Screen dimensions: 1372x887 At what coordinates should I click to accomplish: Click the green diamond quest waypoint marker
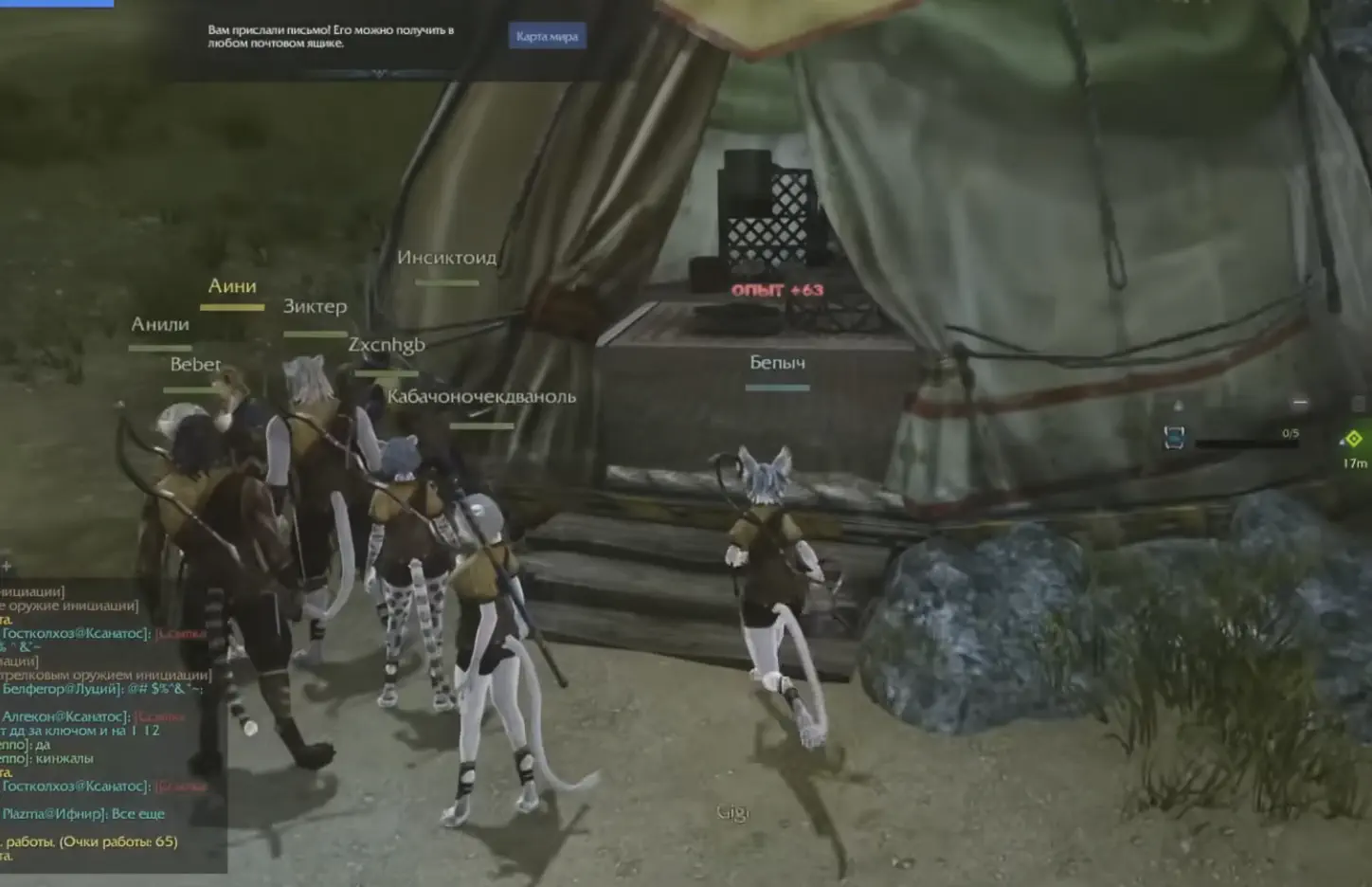point(1352,437)
